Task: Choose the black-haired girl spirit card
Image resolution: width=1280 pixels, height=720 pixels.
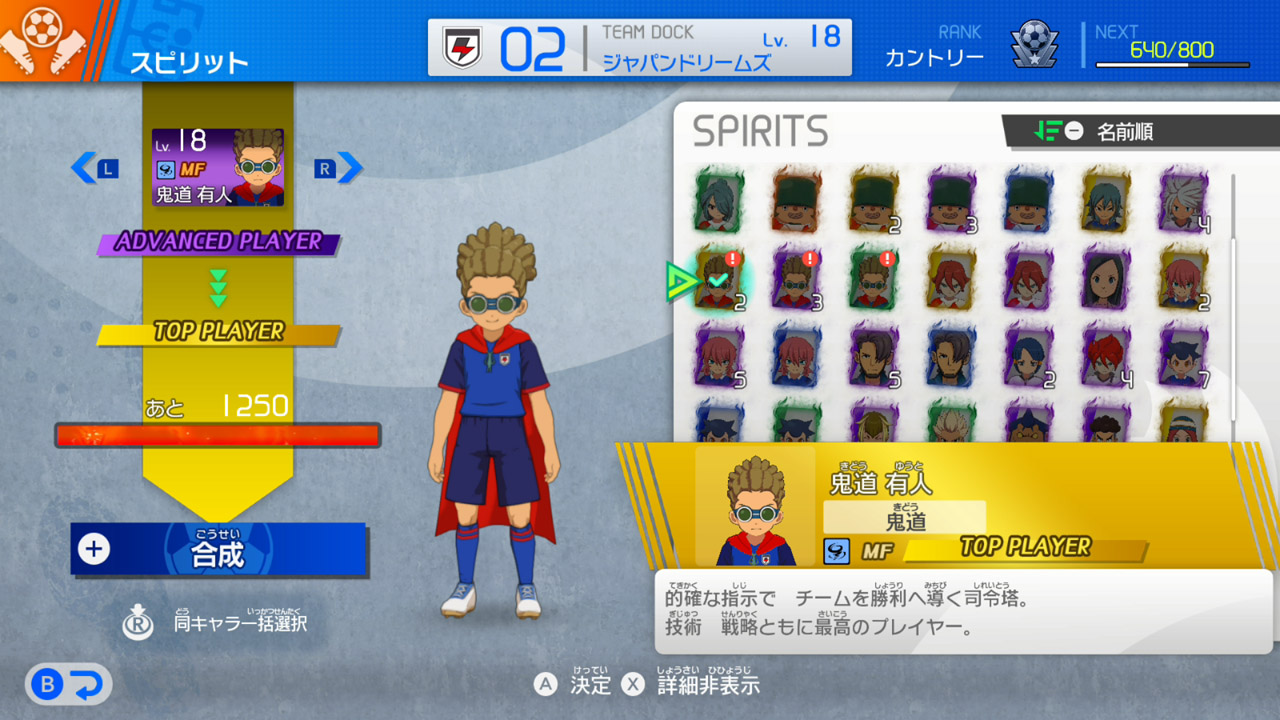Action: click(1106, 279)
